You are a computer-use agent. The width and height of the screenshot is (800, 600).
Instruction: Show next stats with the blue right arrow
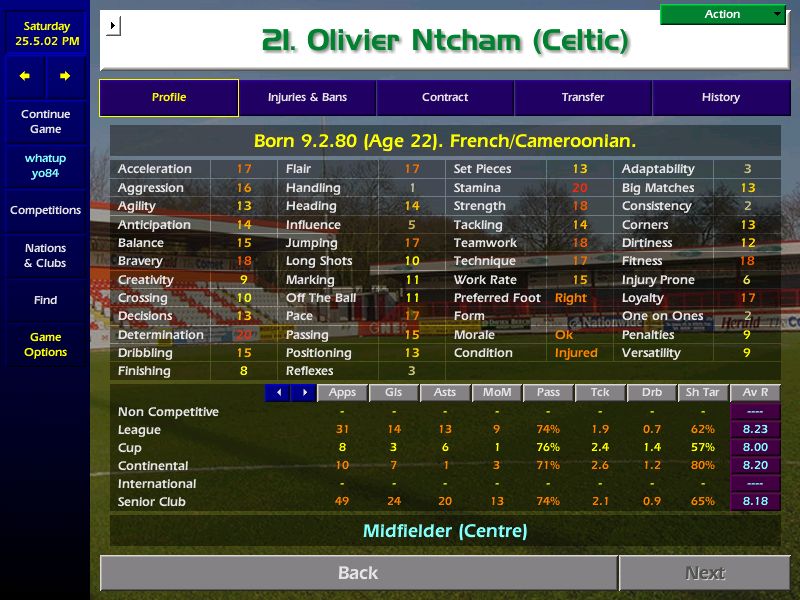[303, 393]
